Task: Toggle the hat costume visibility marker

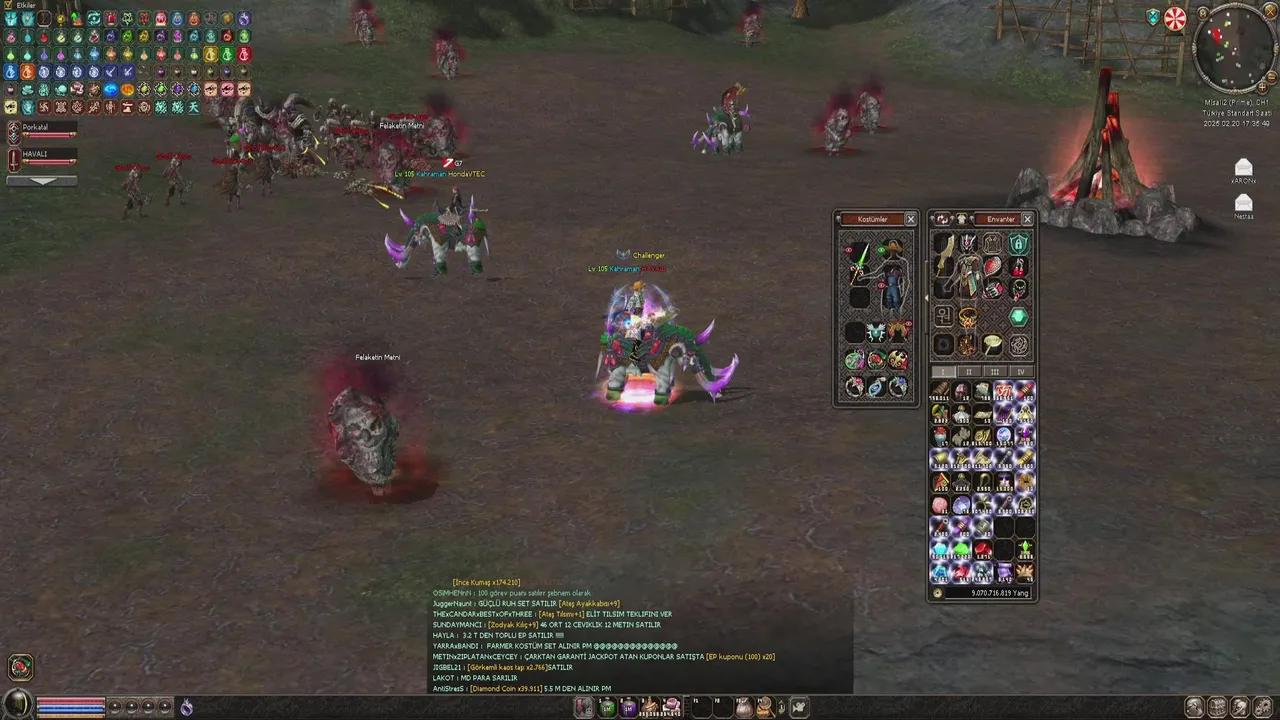Action: pyautogui.click(x=880, y=250)
